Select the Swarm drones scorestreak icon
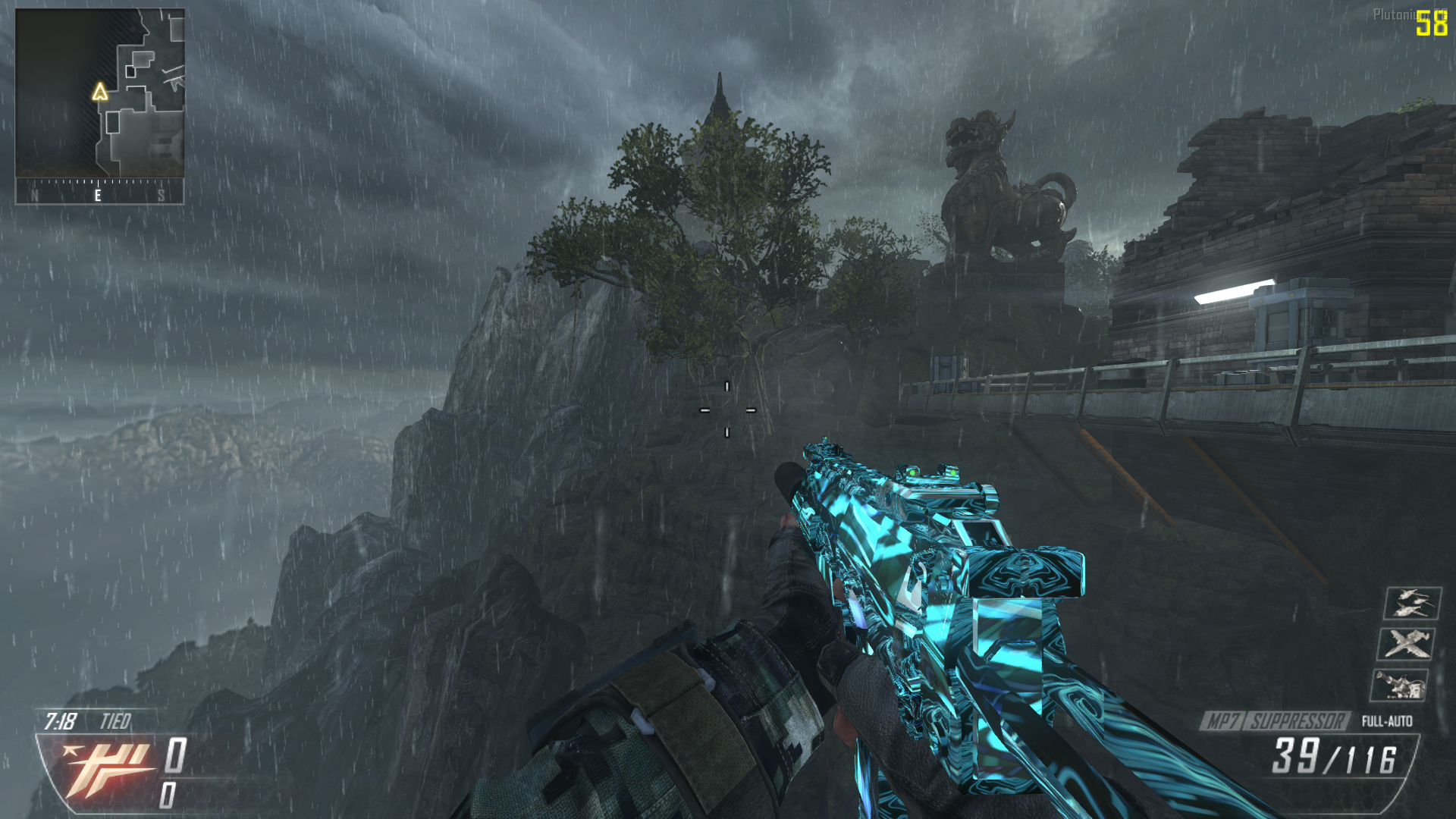Viewport: 1456px width, 819px height. point(1412,604)
